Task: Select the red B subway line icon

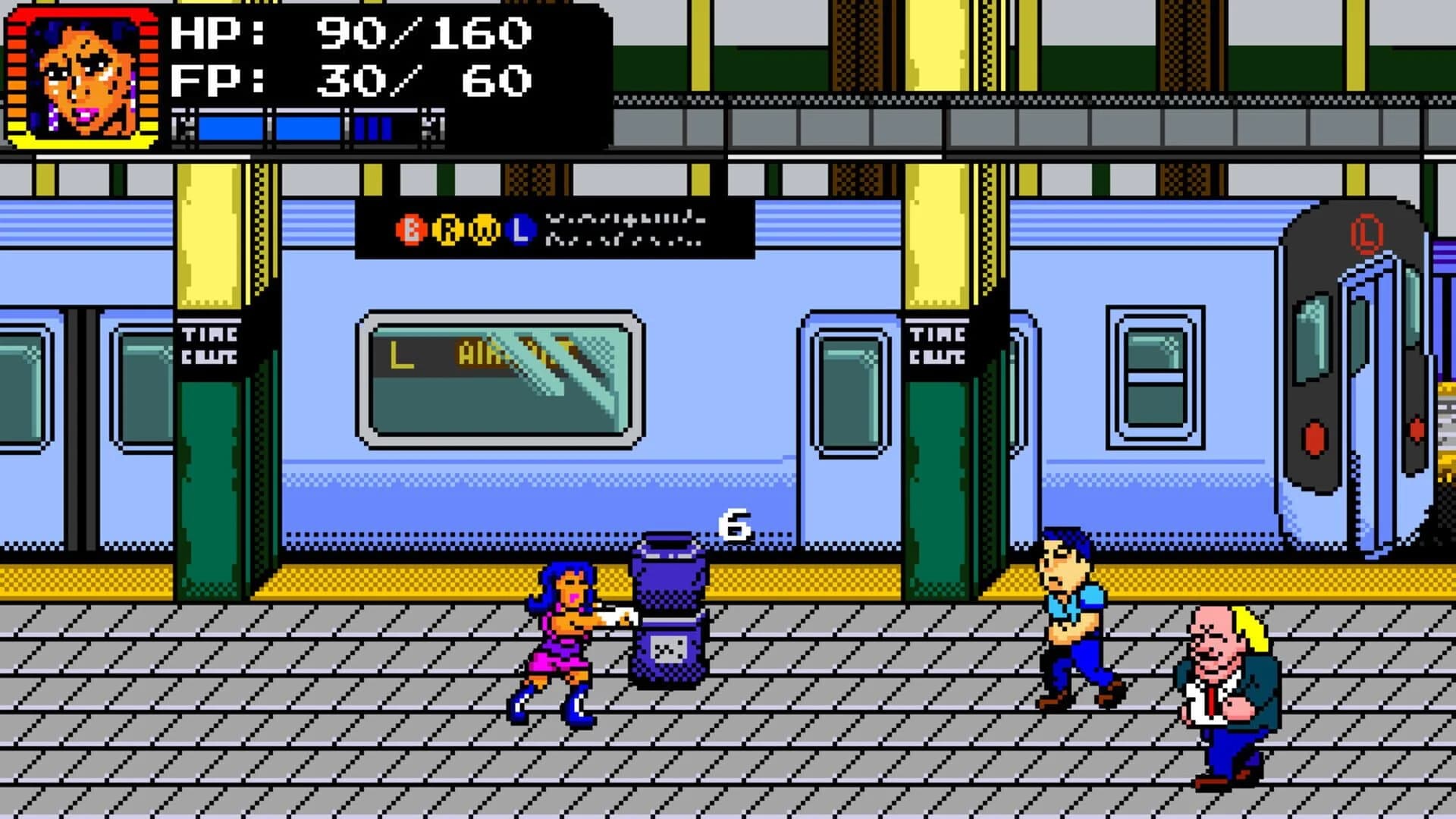Action: tap(412, 227)
